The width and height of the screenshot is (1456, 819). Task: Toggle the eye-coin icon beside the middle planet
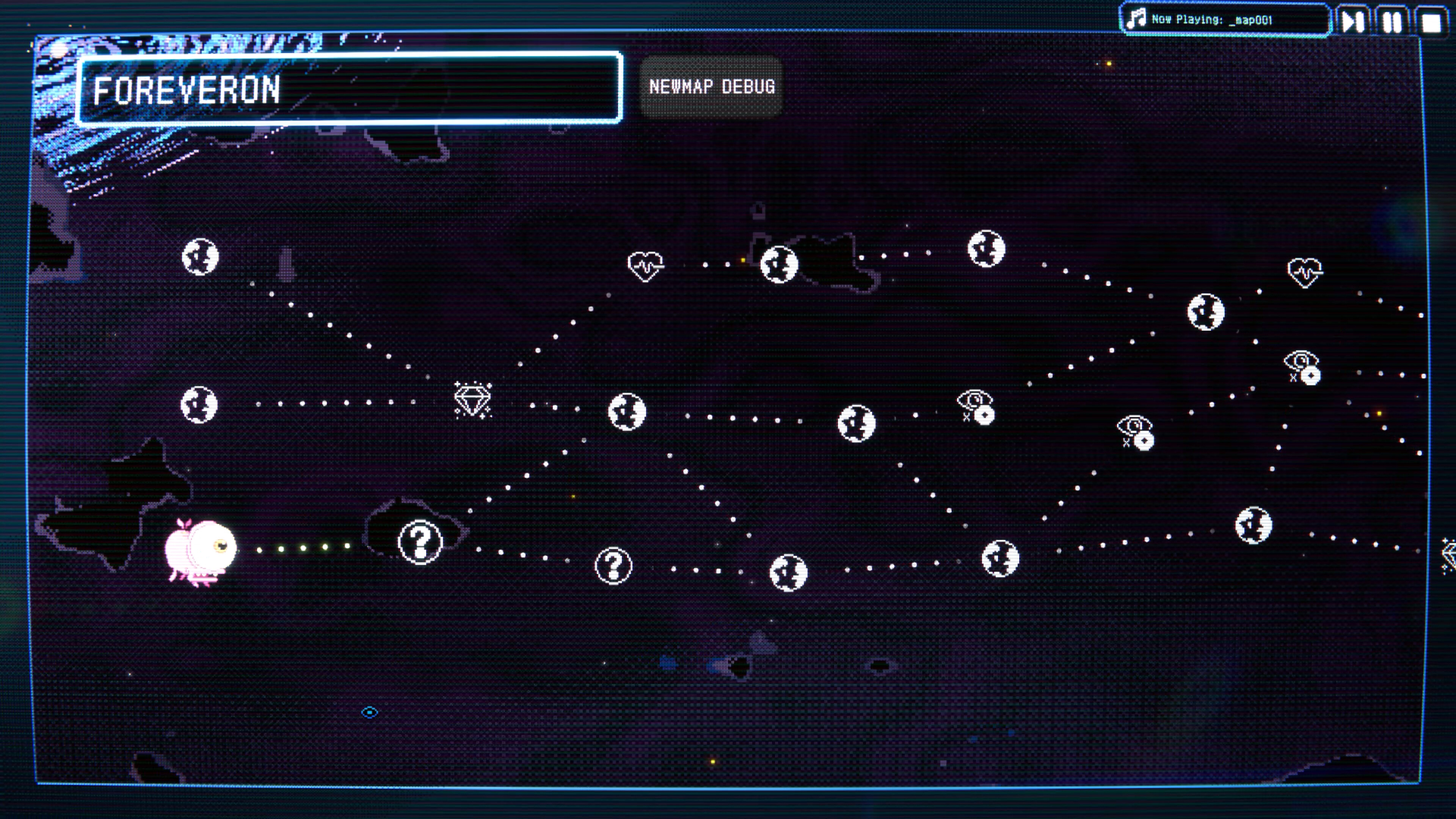pyautogui.click(x=976, y=405)
